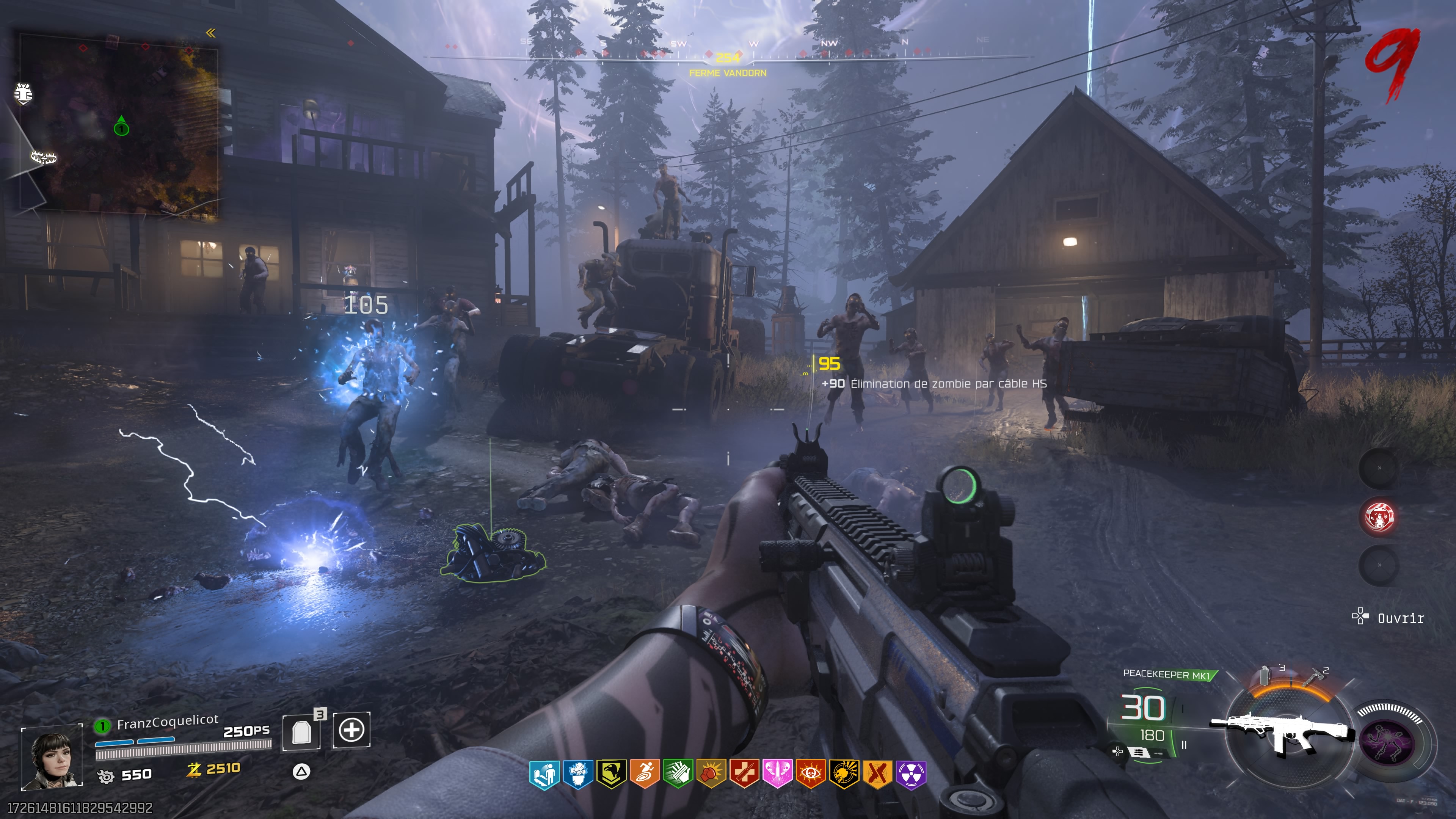Select FranzCoquelicot's character portrait
Screen dimensions: 1456x819
click(x=52, y=757)
